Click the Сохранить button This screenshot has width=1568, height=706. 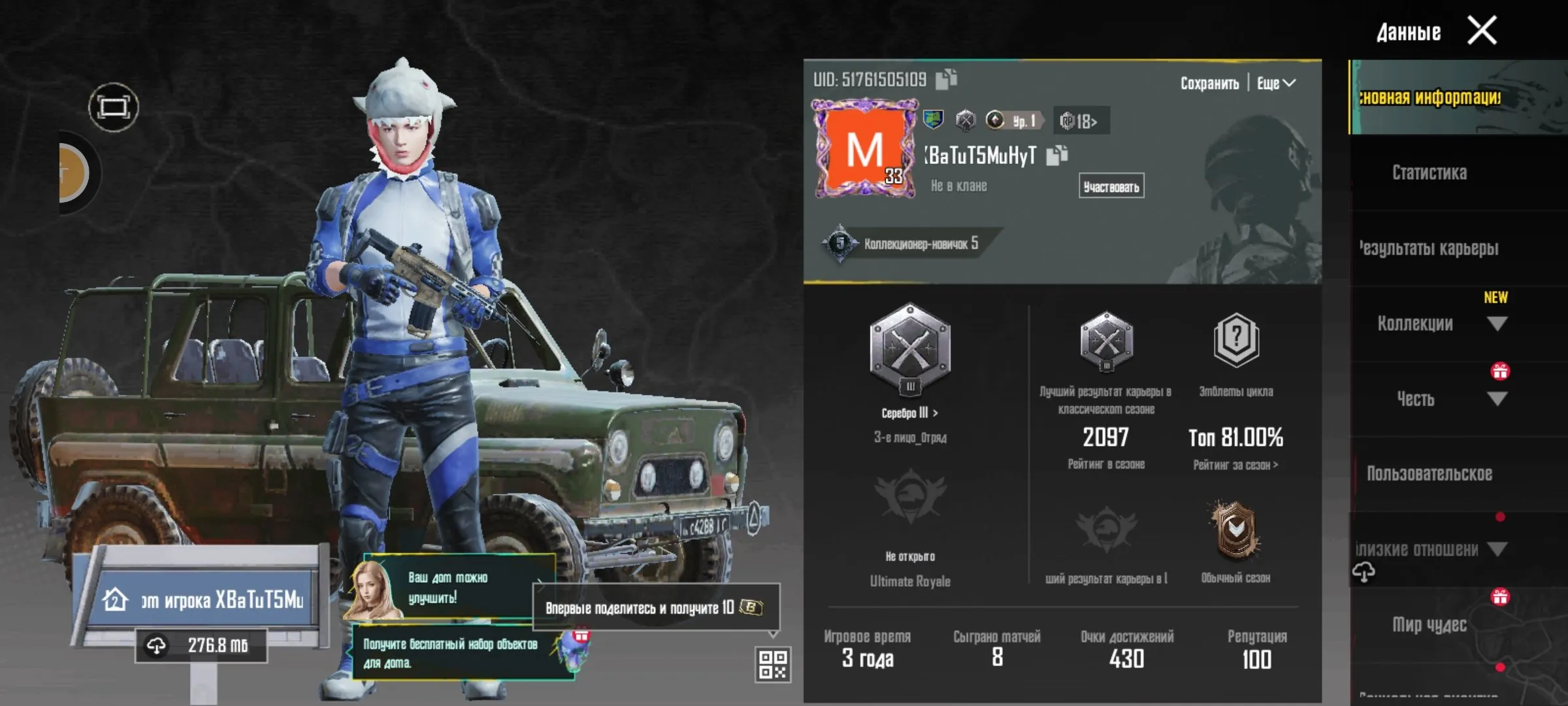coord(1209,83)
